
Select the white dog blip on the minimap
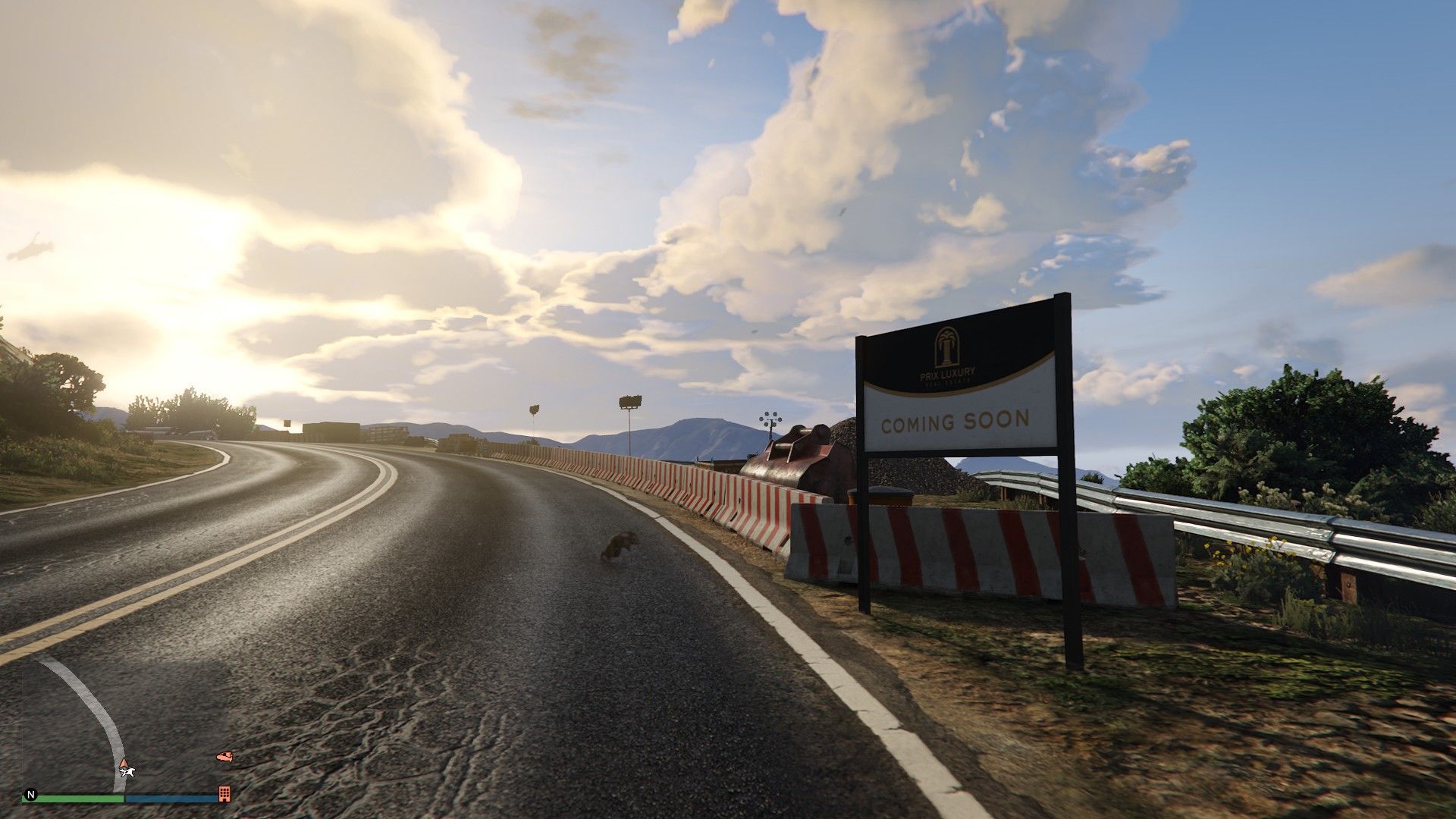[x=127, y=772]
